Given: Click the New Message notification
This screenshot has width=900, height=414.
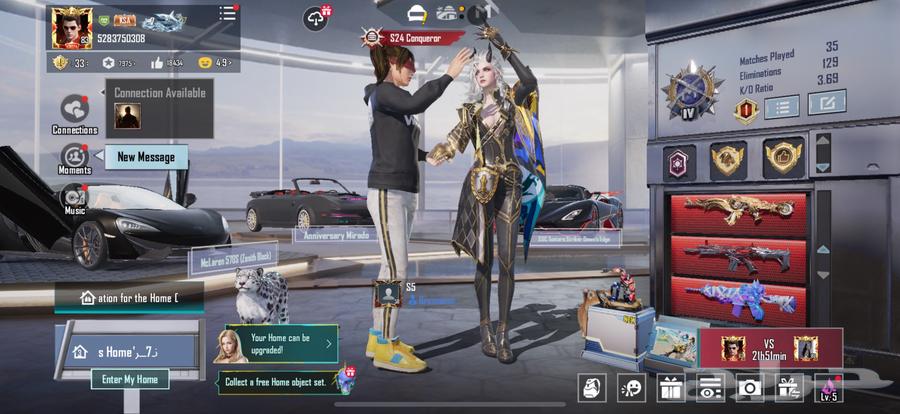Looking at the screenshot, I should (146, 157).
